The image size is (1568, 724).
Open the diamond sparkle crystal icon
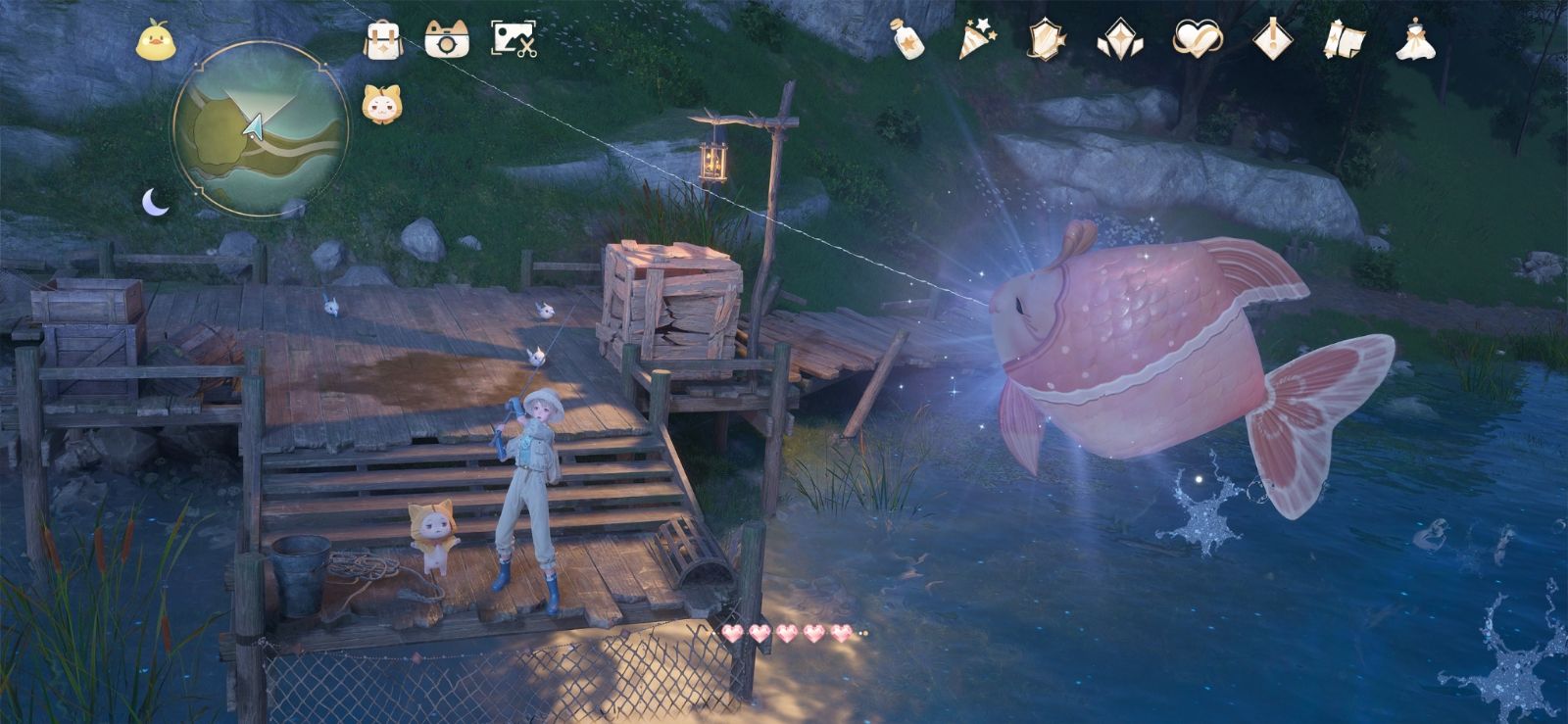click(x=1115, y=40)
